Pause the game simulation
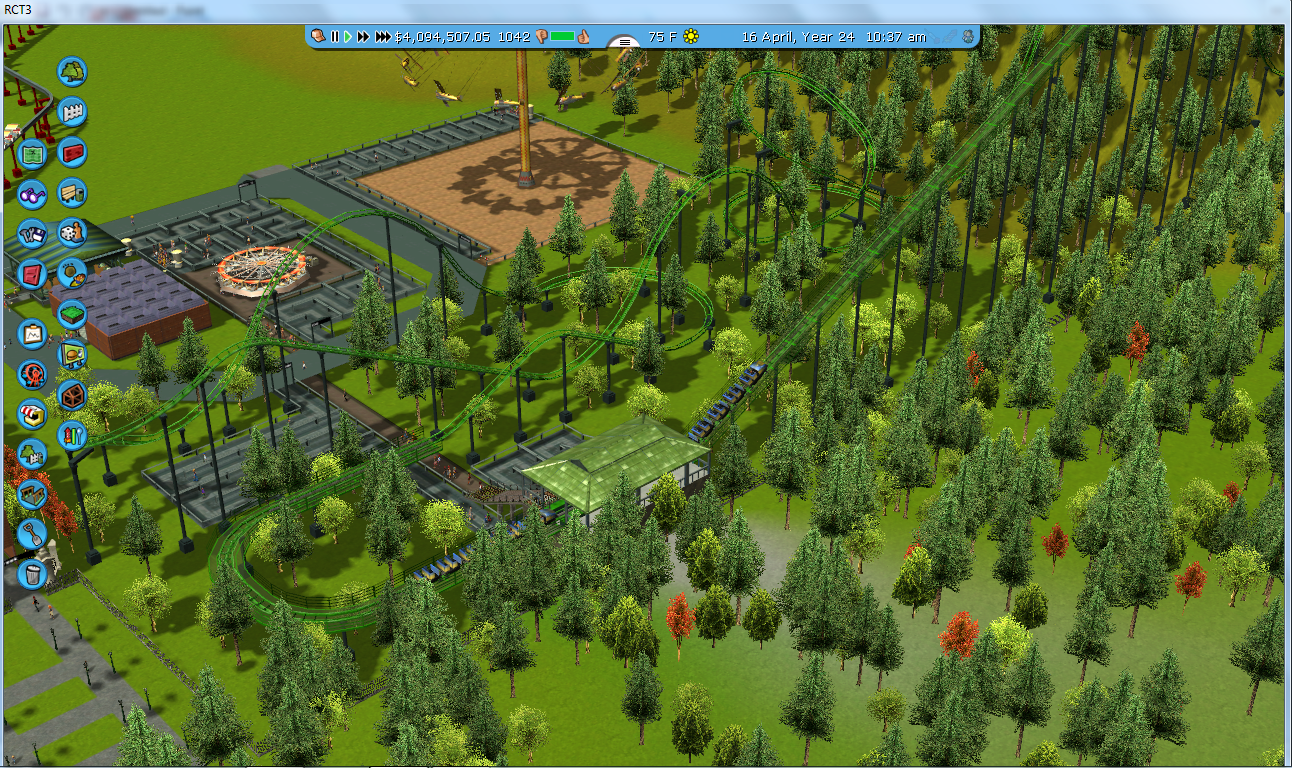1292x768 pixels. (335, 37)
